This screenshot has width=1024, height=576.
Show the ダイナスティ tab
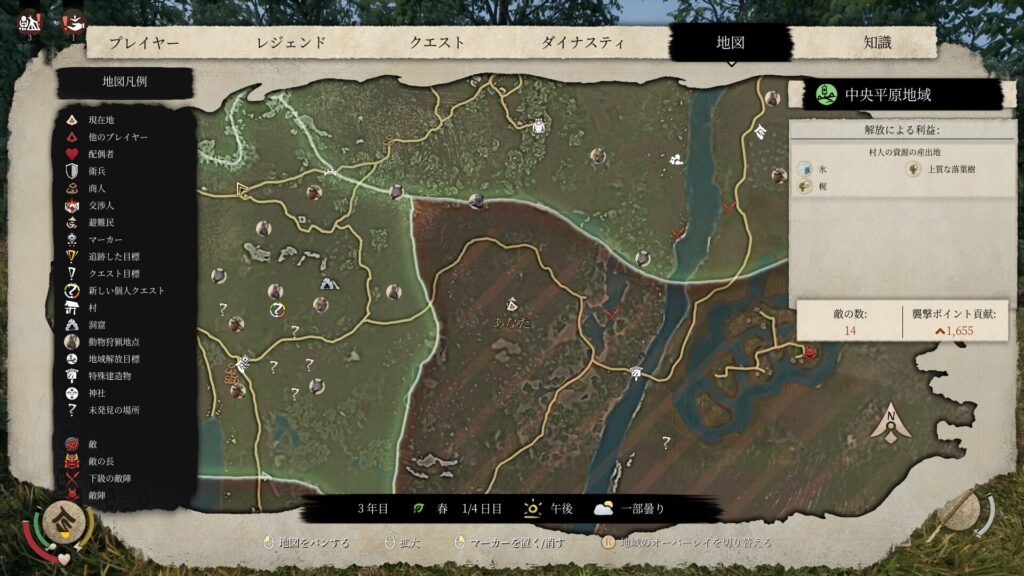pos(583,43)
